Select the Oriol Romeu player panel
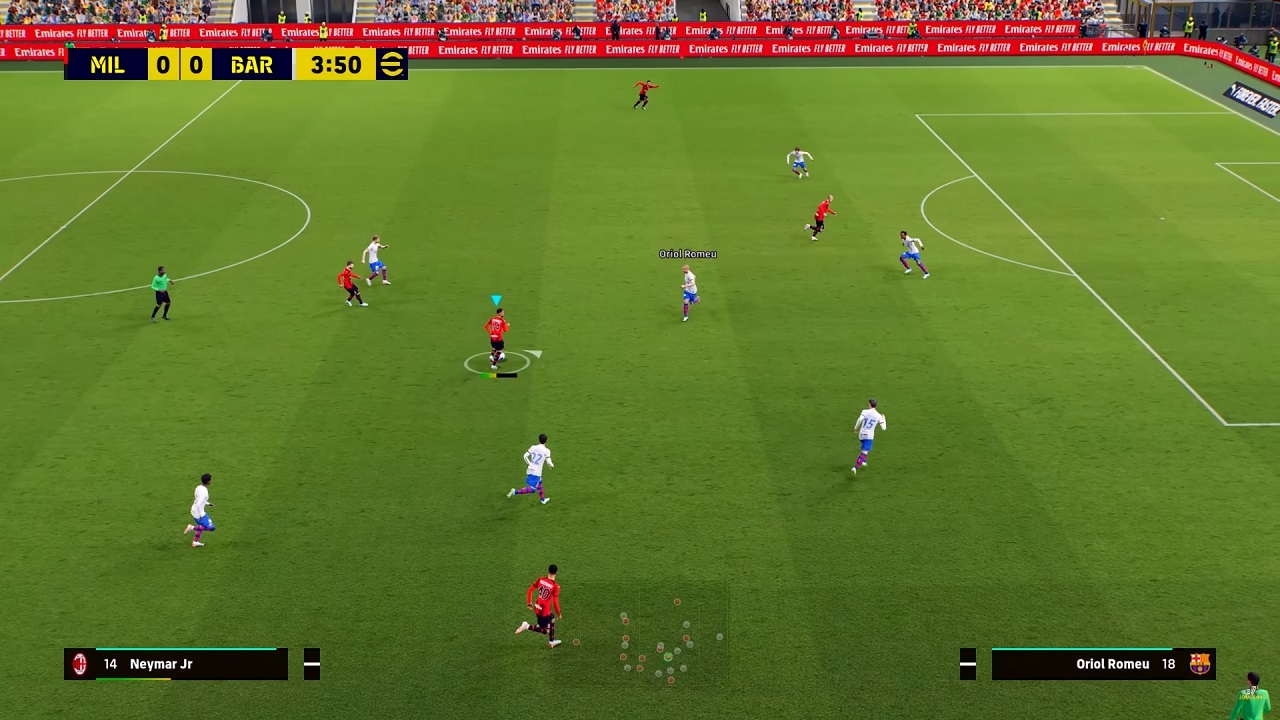The image size is (1280, 720). pyautogui.click(x=1102, y=664)
